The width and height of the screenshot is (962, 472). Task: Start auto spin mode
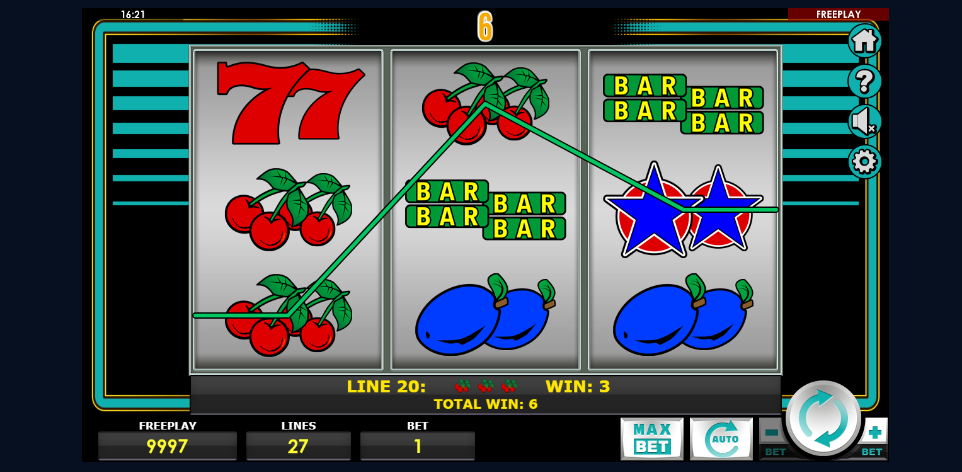720,438
